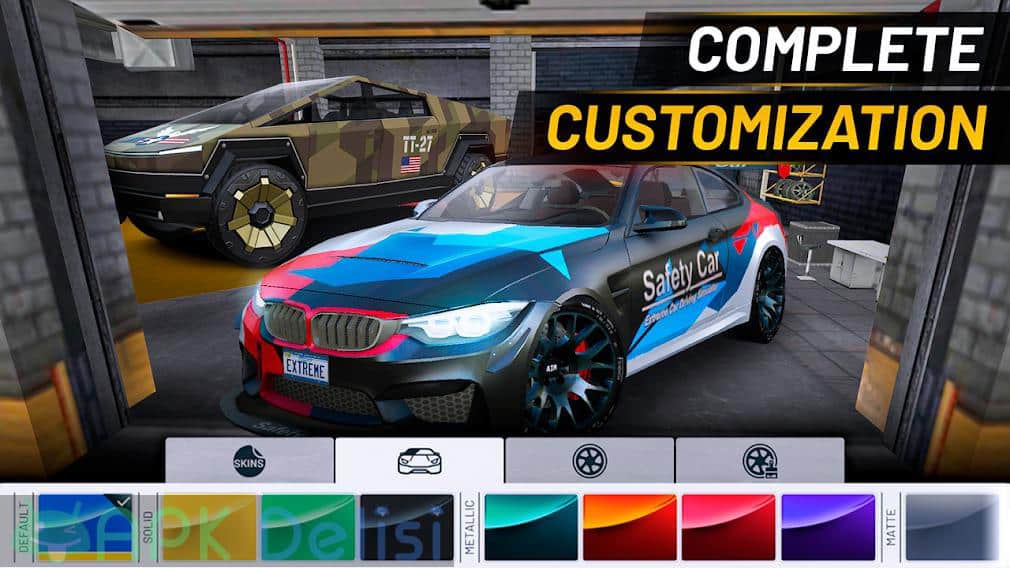Select the metallic purple paint
This screenshot has height=568, width=1010.
(827, 526)
